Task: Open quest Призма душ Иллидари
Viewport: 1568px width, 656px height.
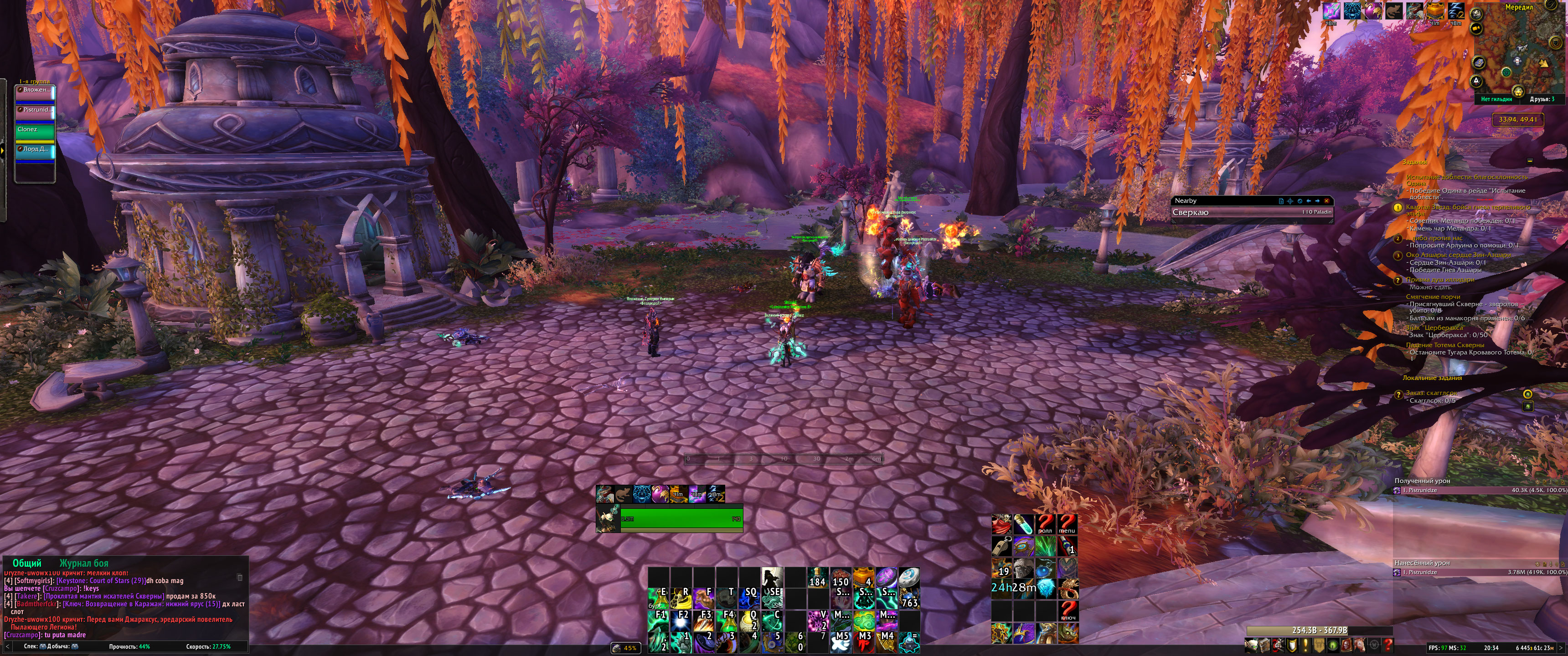Action: pos(1439,280)
